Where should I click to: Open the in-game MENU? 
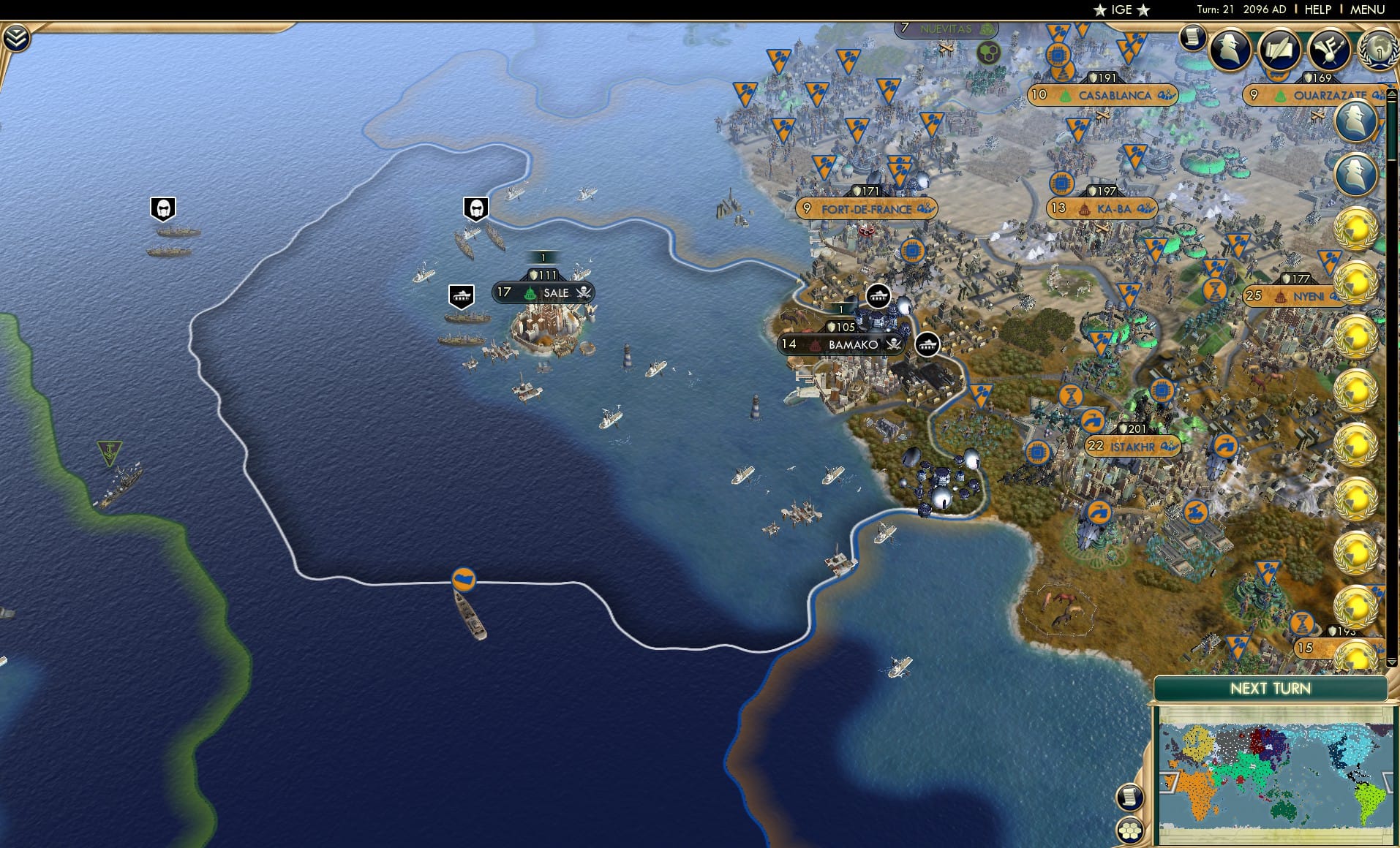[x=1369, y=10]
